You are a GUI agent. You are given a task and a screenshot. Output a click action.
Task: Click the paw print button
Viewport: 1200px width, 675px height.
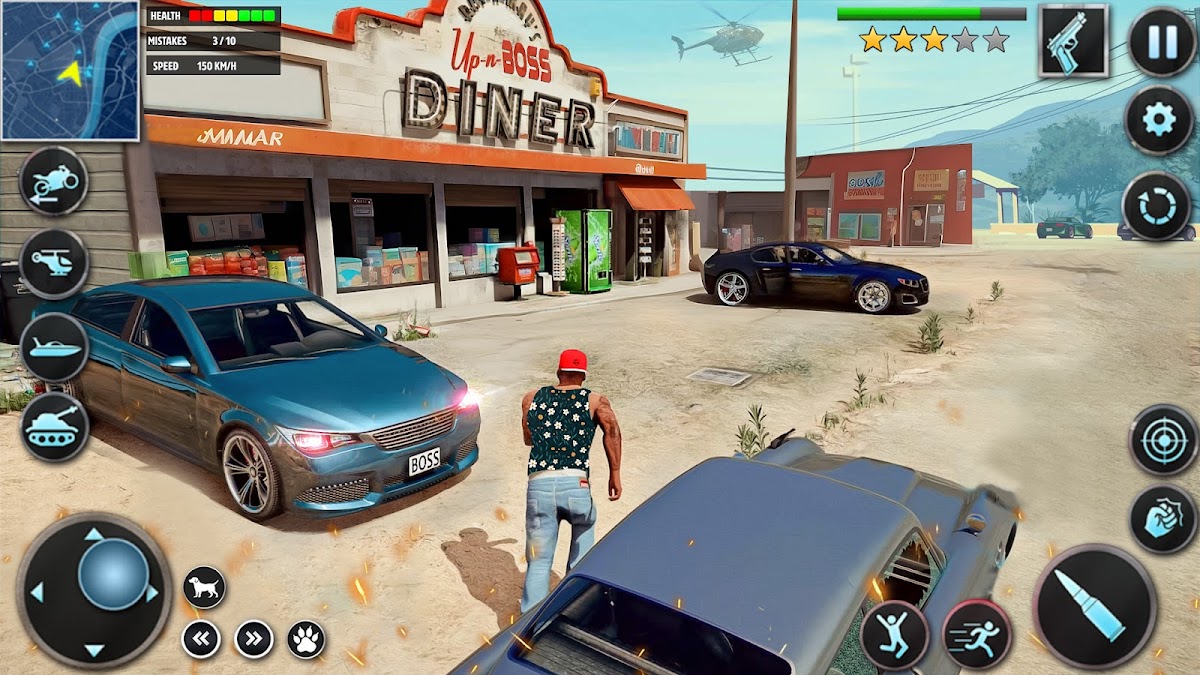306,639
